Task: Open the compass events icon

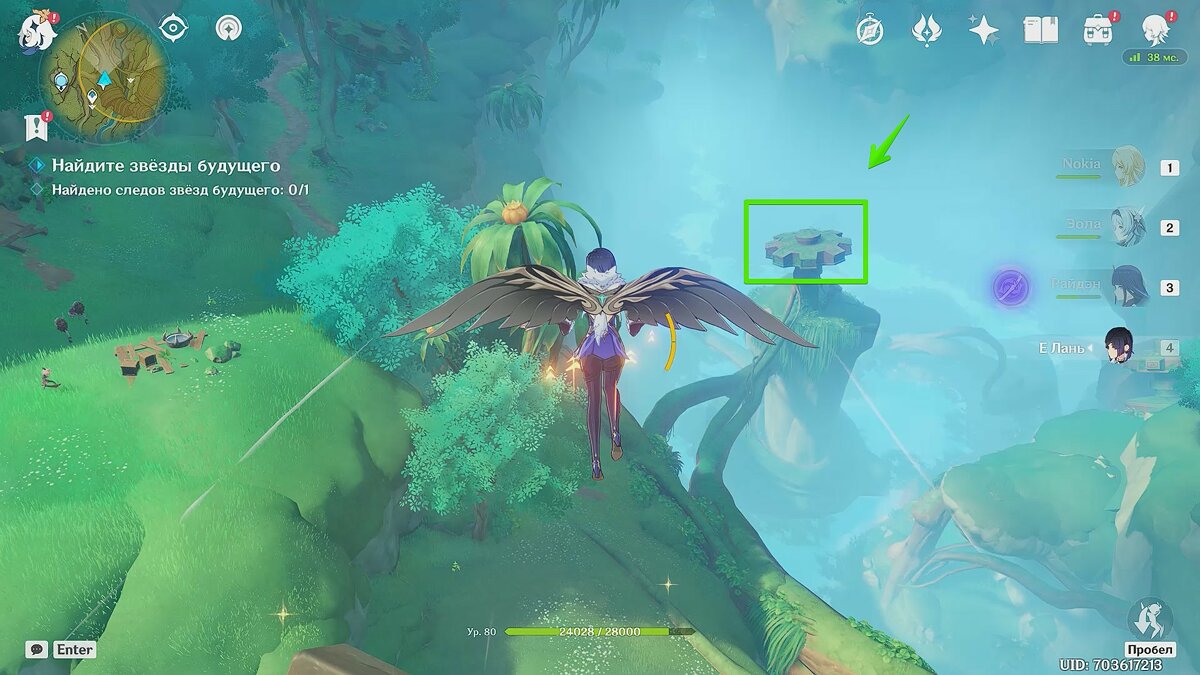Action: point(870,31)
